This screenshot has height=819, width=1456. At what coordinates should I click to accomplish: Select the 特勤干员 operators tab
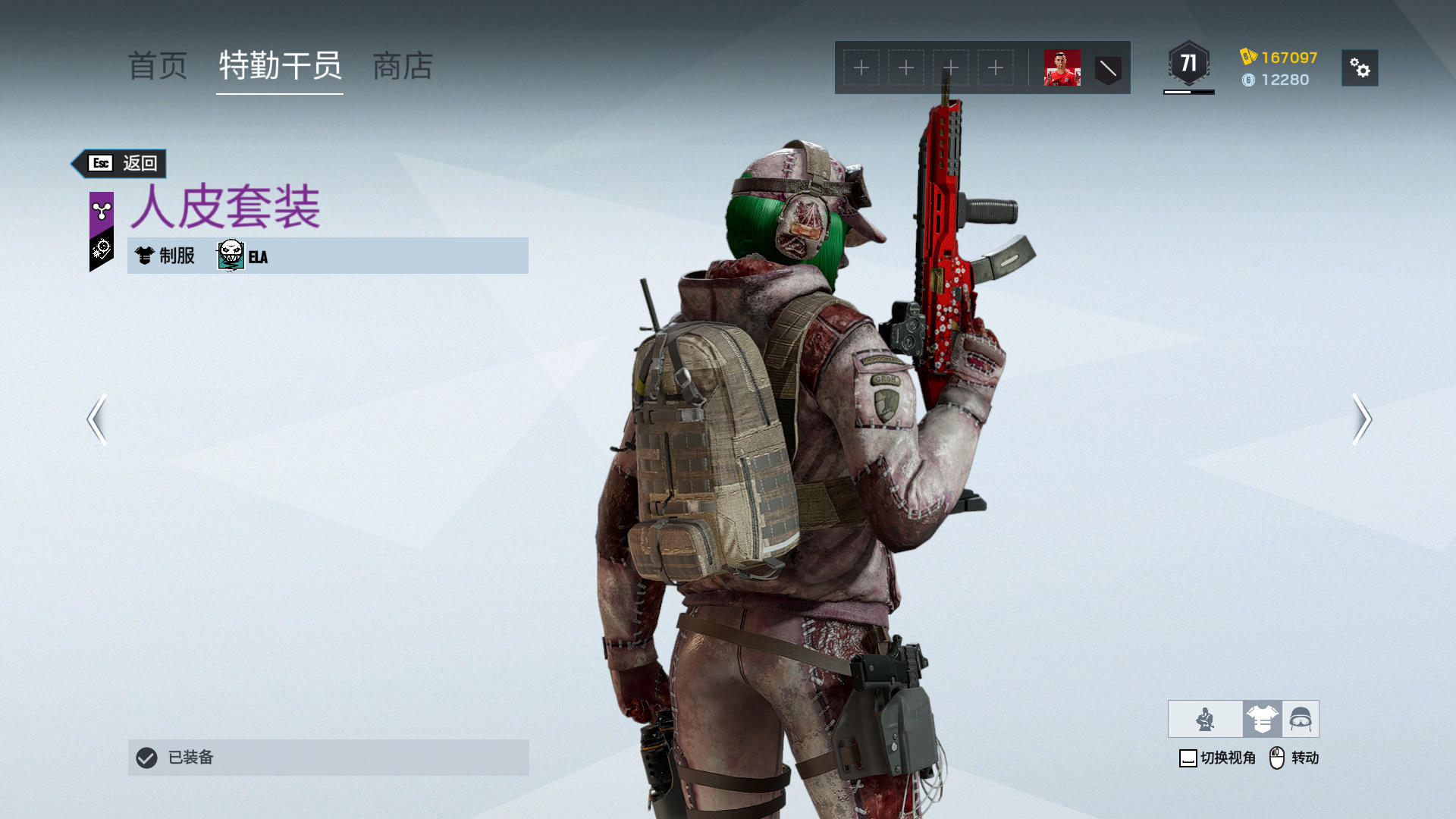[x=280, y=67]
